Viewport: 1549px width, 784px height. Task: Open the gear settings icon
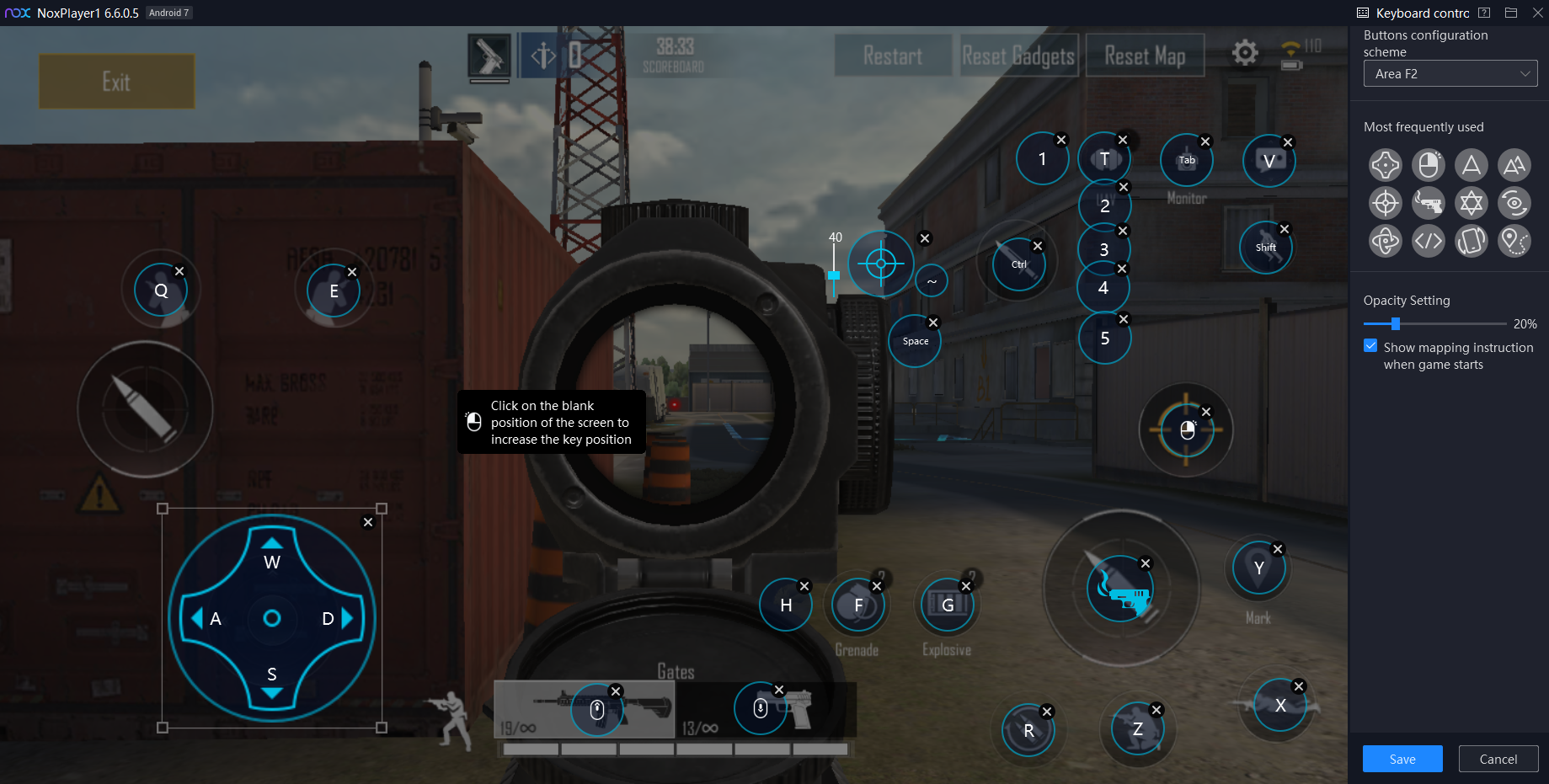(x=1245, y=53)
